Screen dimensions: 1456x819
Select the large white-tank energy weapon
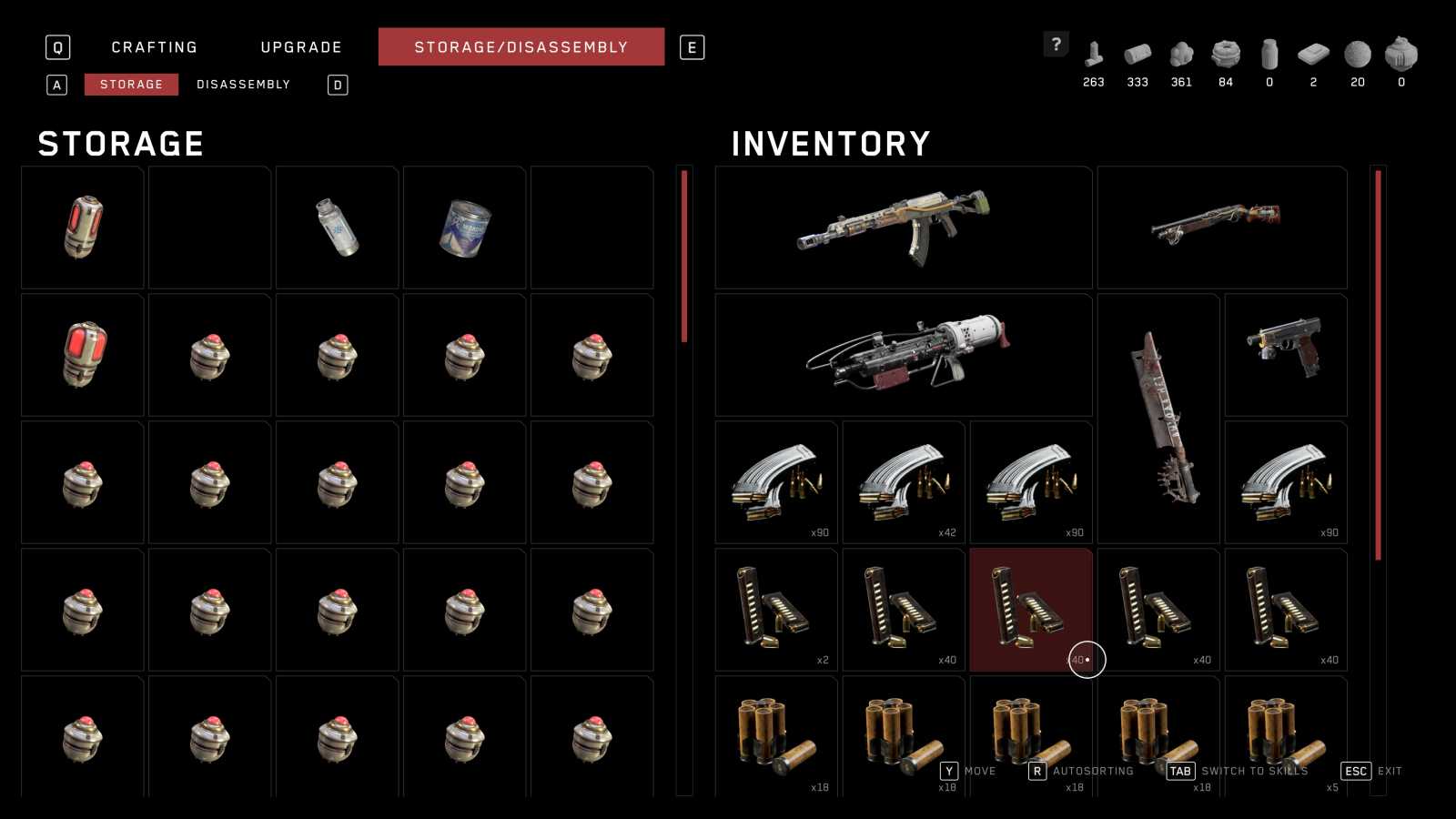pyautogui.click(x=903, y=355)
